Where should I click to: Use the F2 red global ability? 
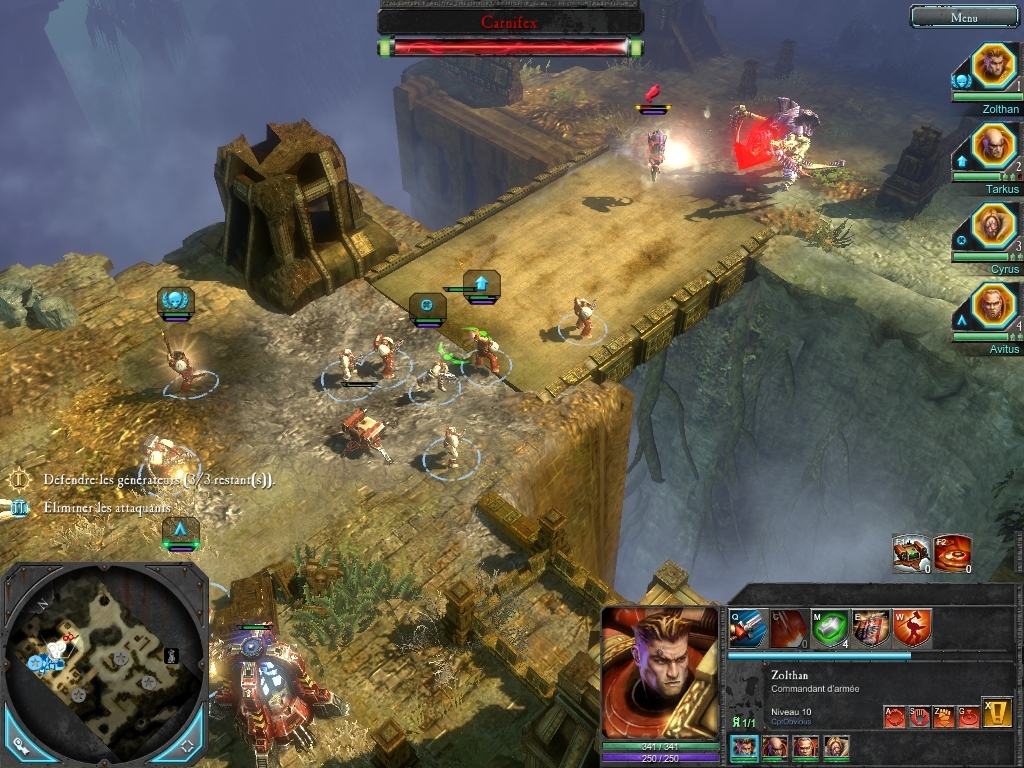click(953, 553)
